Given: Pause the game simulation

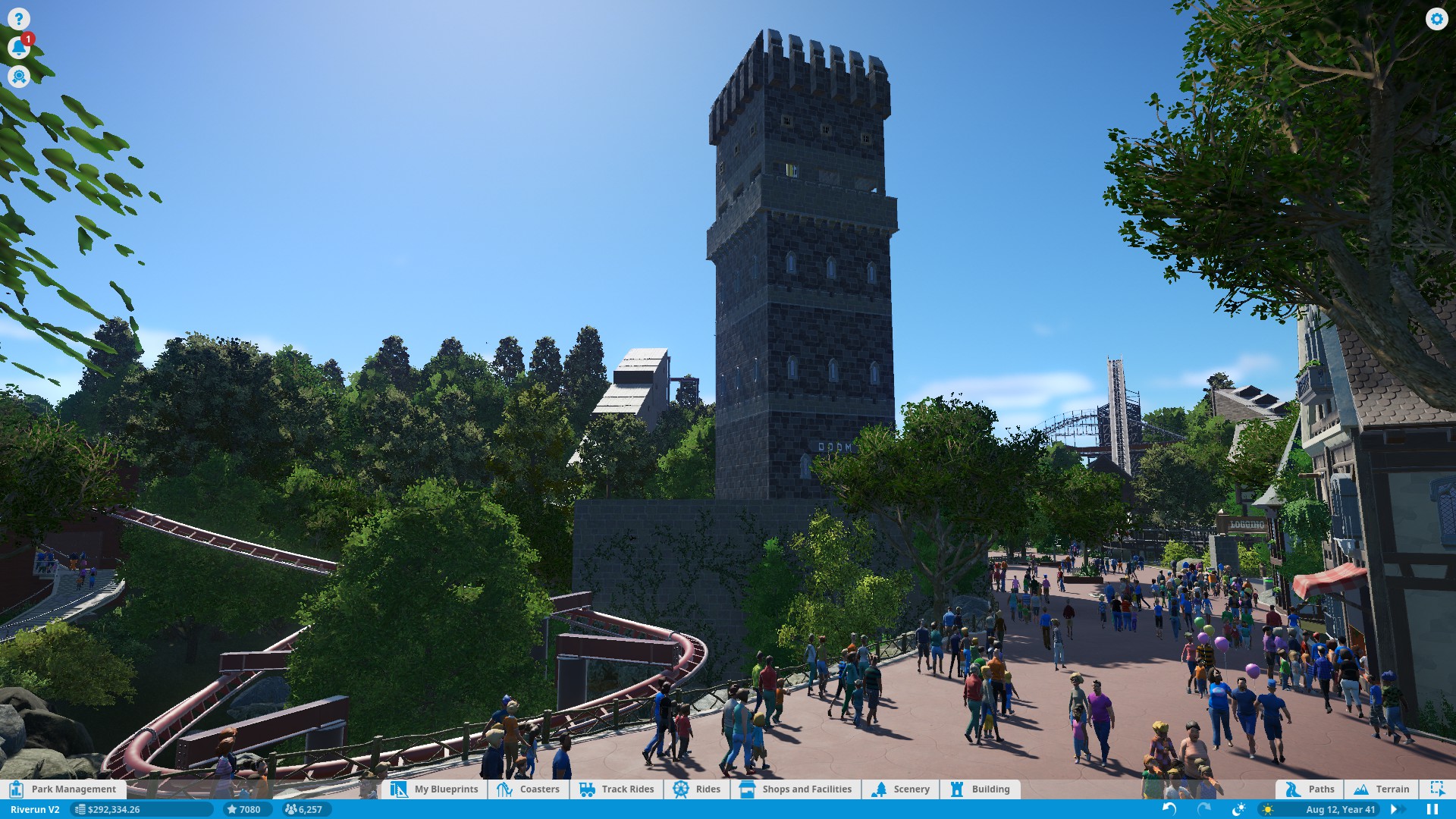Looking at the screenshot, I should tap(1432, 809).
